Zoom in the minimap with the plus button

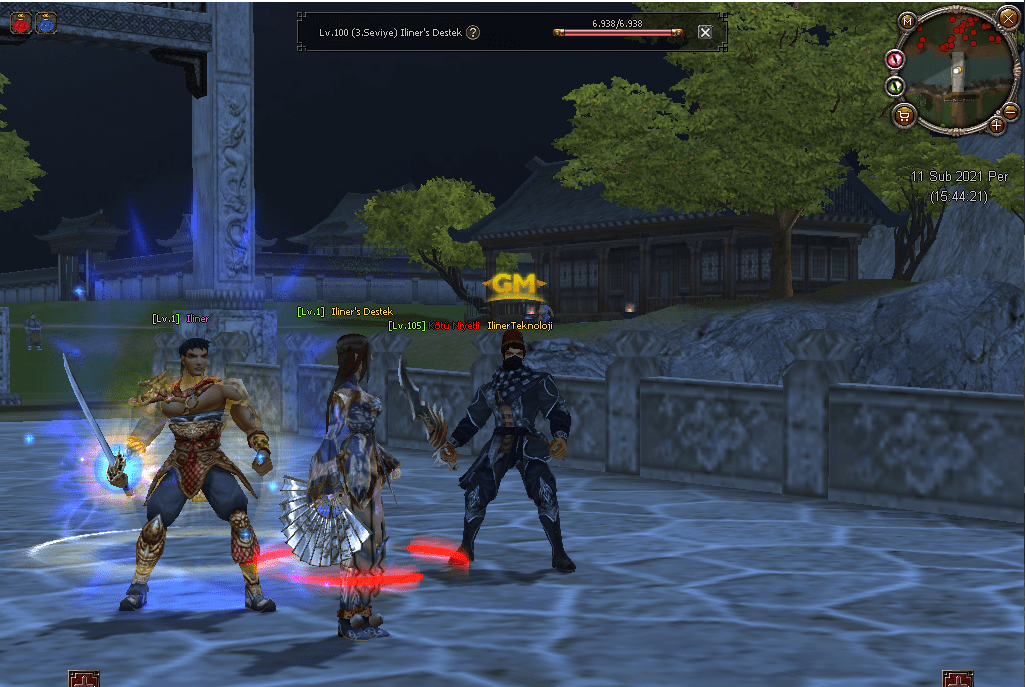996,124
